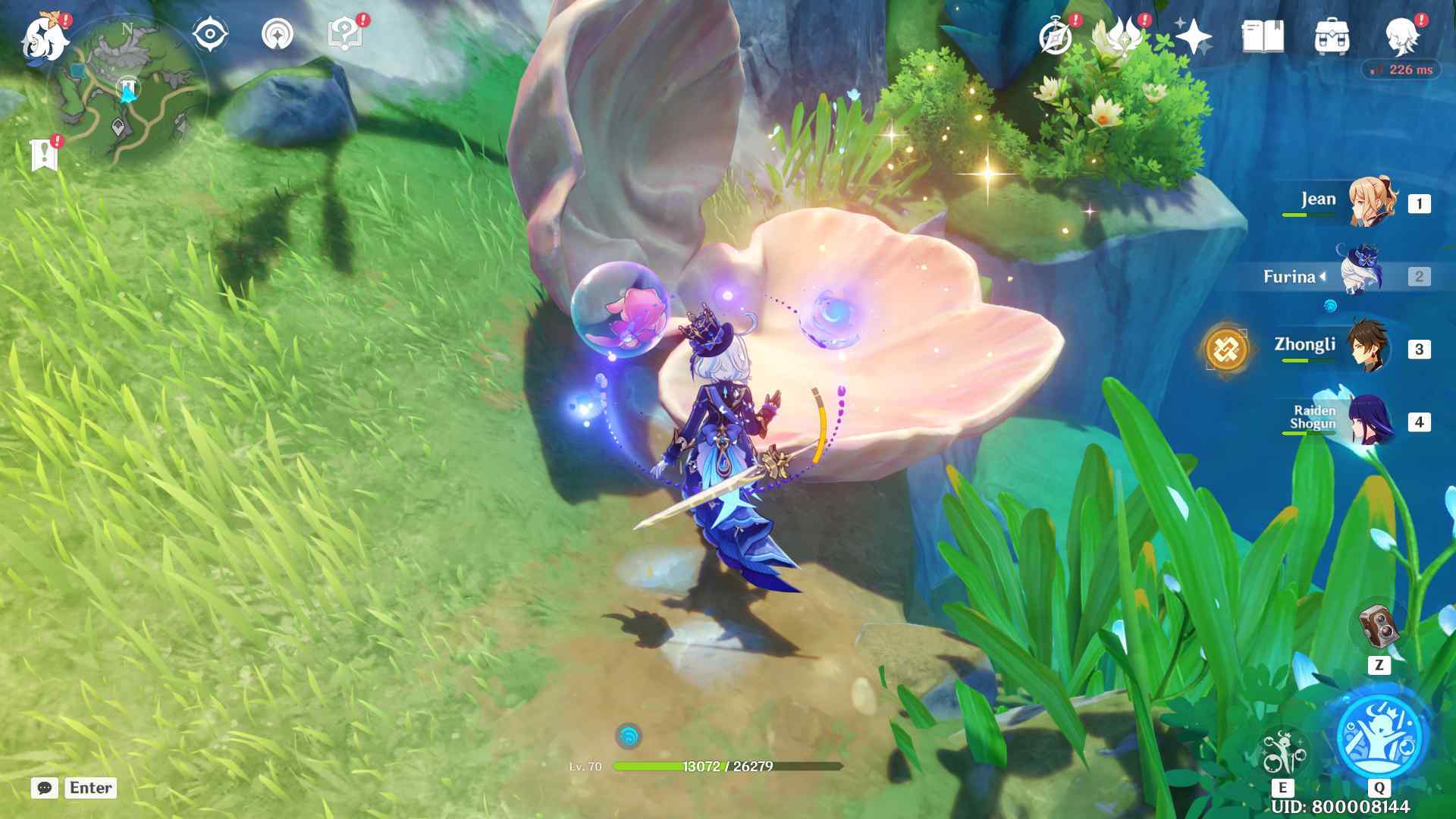This screenshot has width=1456, height=819.
Task: Open the compass events icon
Action: click(x=1056, y=36)
